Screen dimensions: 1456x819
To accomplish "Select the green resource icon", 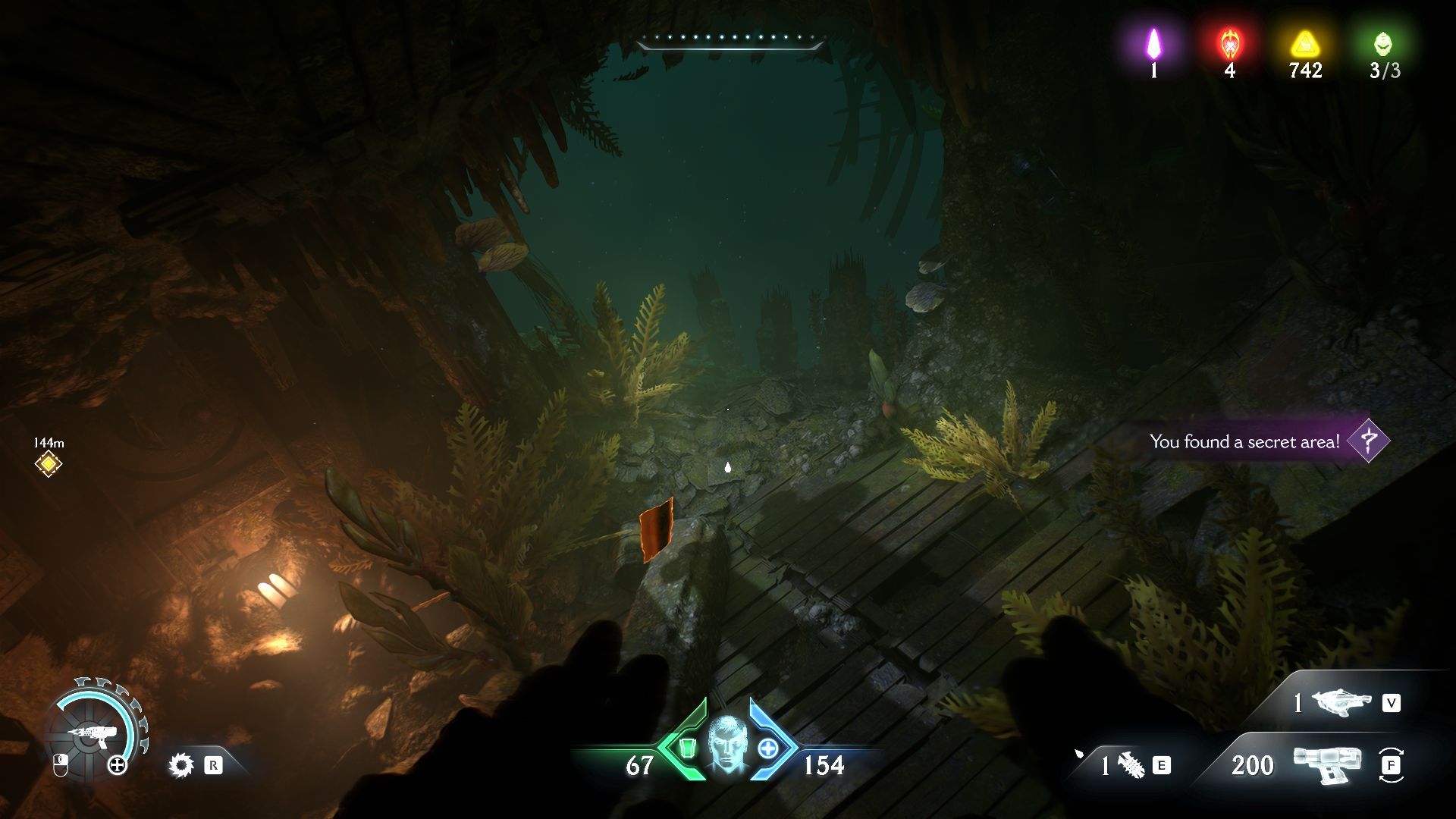I will point(1383,44).
